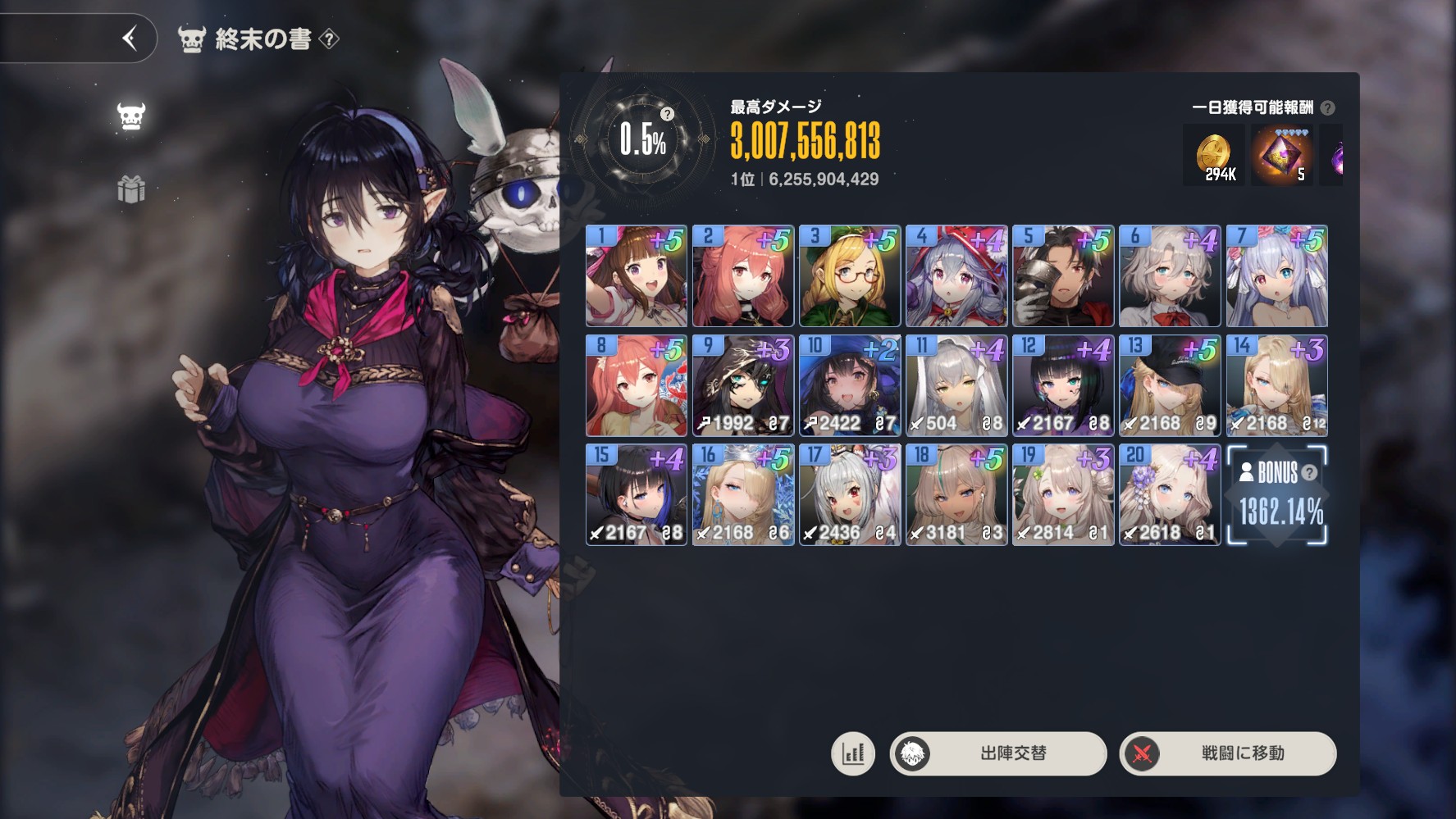The width and height of the screenshot is (1456, 819).
Task: Go back with the arrow button
Action: pos(129,38)
